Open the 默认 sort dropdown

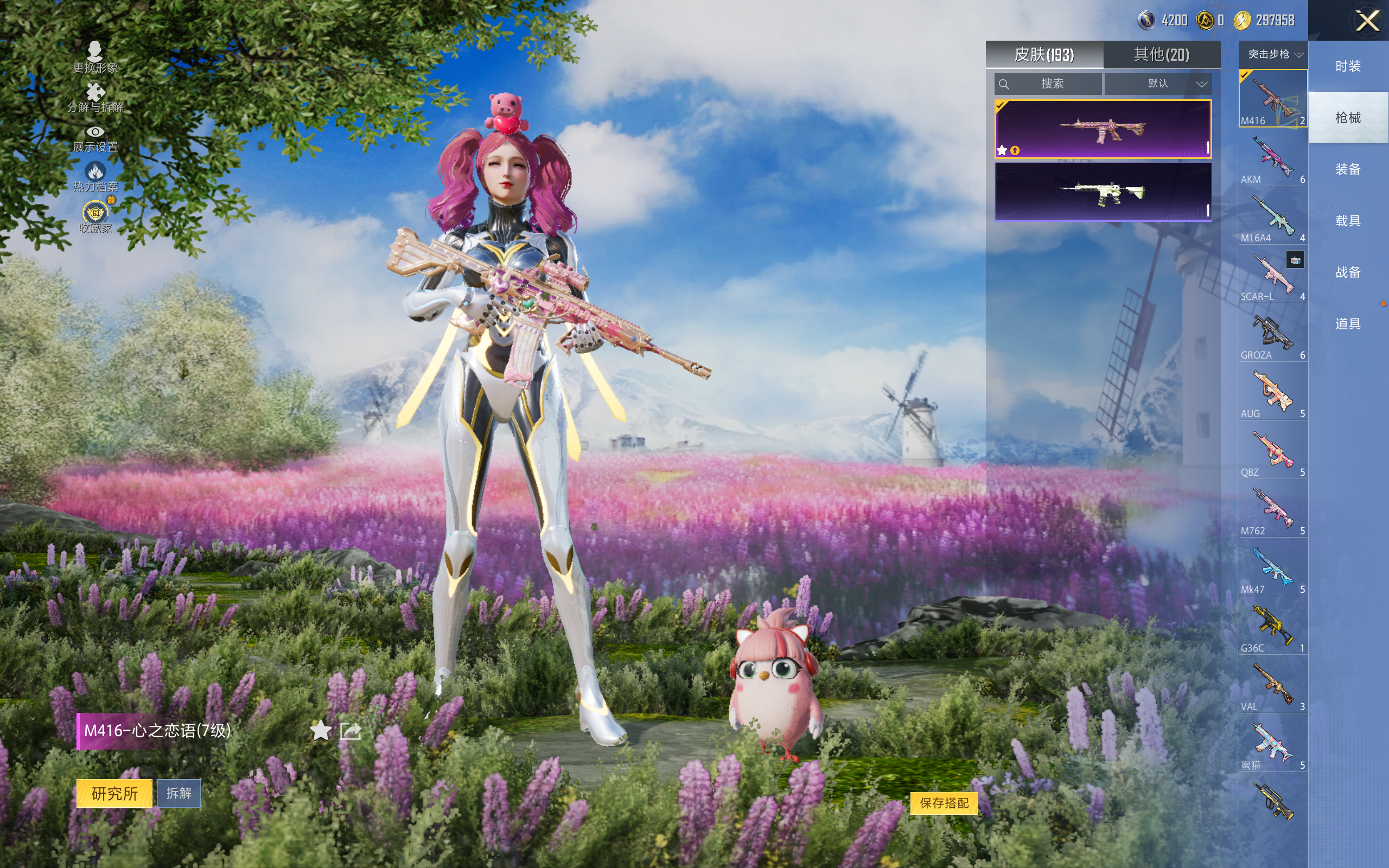(x=1158, y=84)
